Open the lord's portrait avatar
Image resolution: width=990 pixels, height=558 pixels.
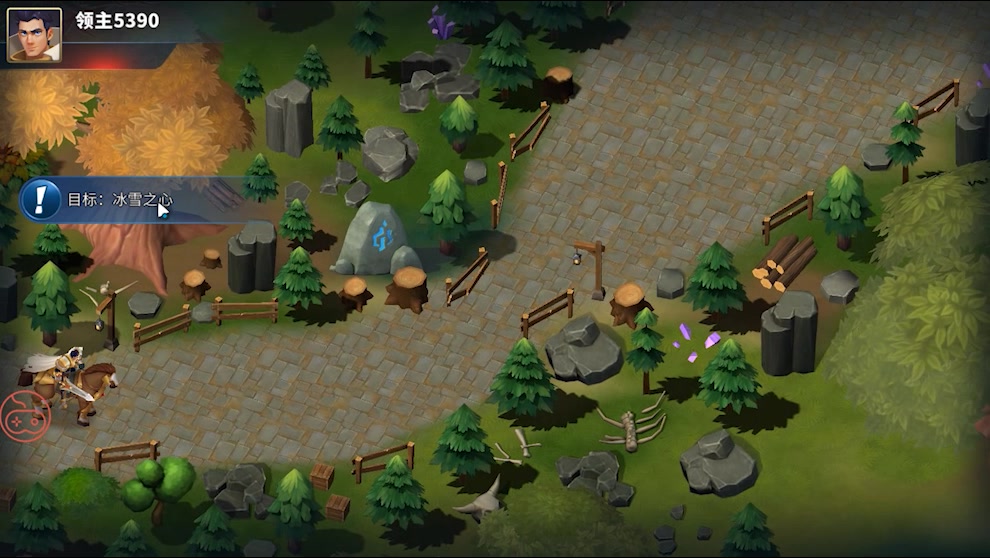tap(34, 34)
